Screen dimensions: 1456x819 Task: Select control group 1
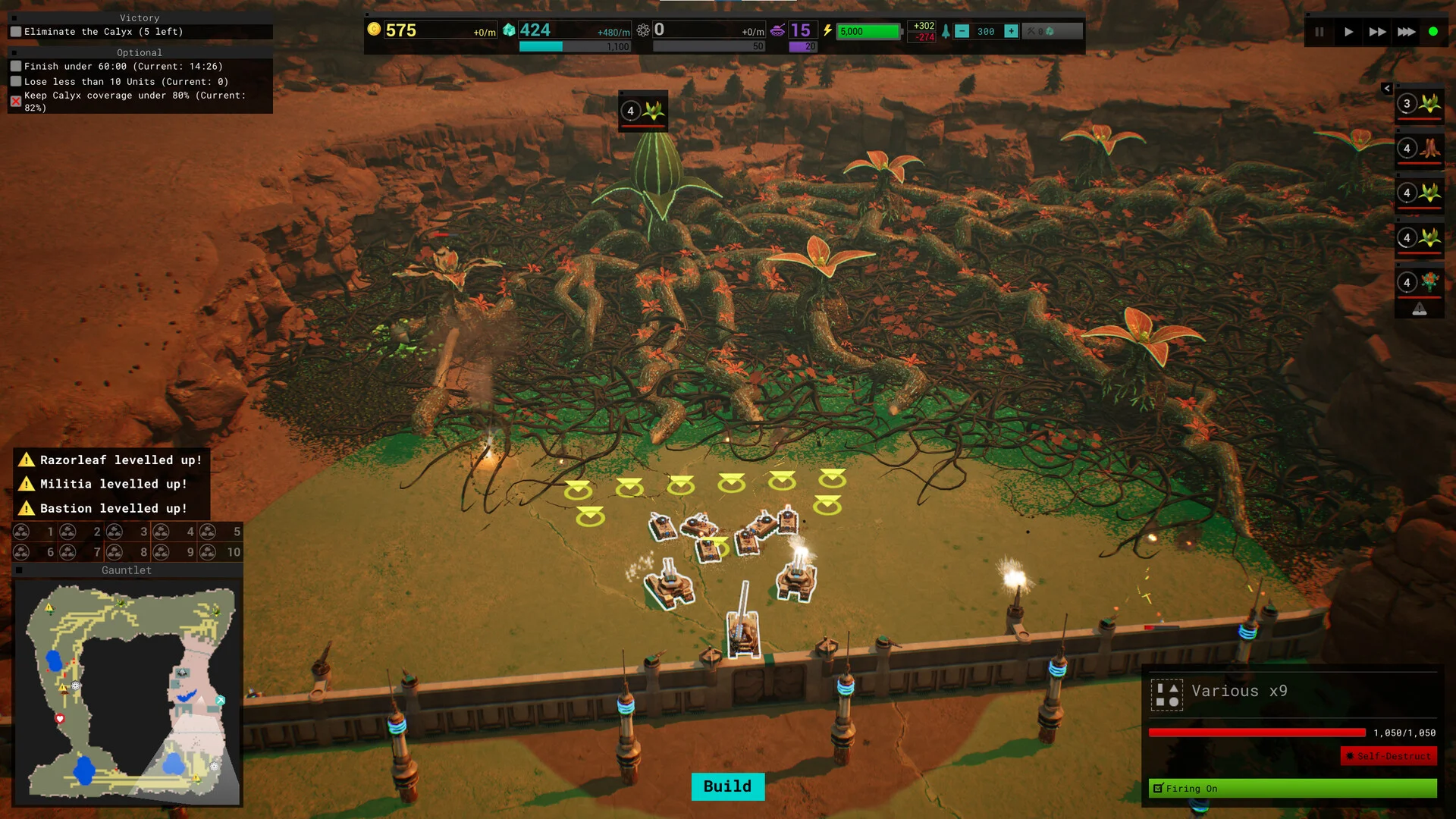pyautogui.click(x=35, y=532)
